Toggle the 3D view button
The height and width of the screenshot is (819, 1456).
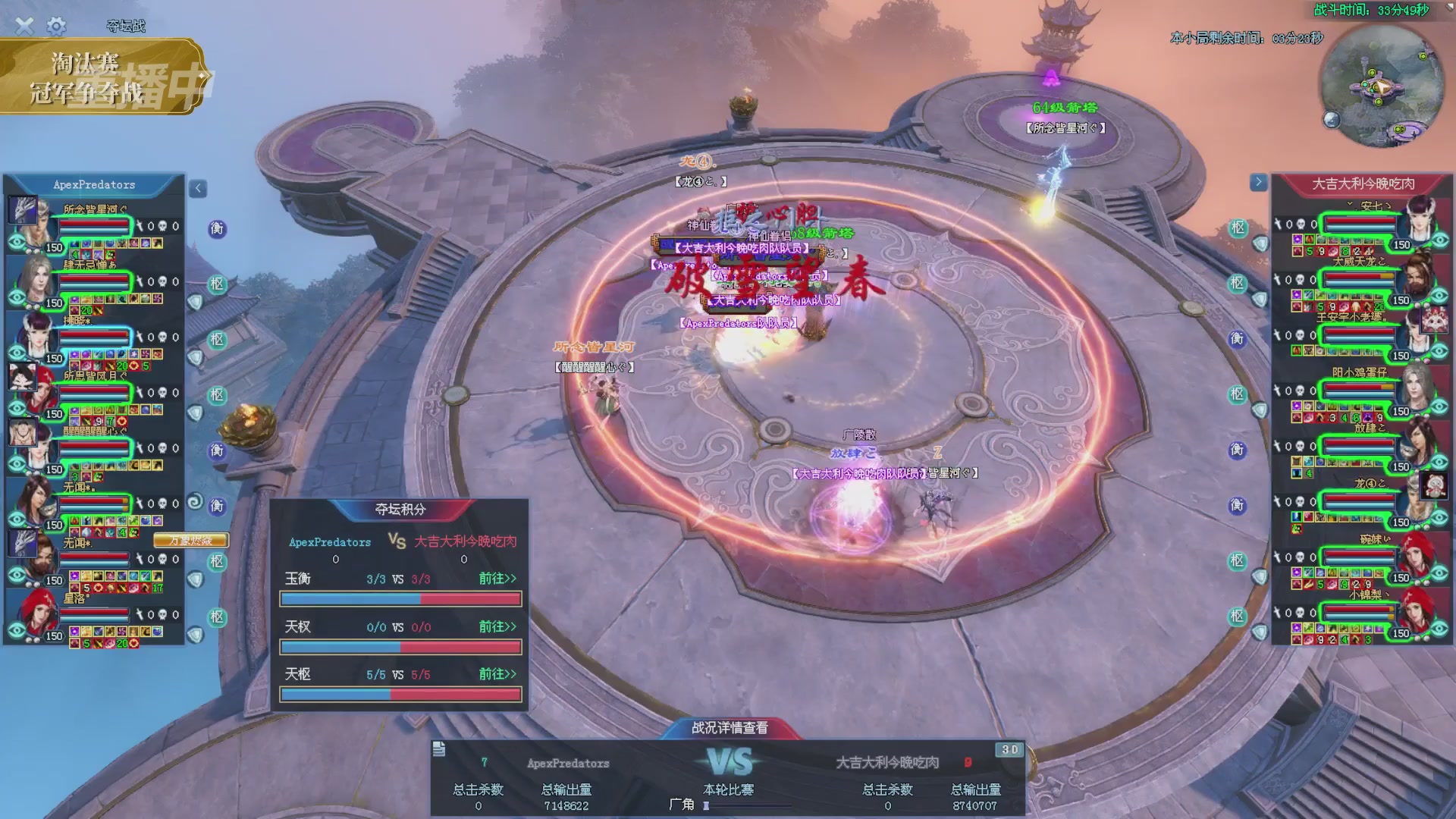pos(1009,750)
